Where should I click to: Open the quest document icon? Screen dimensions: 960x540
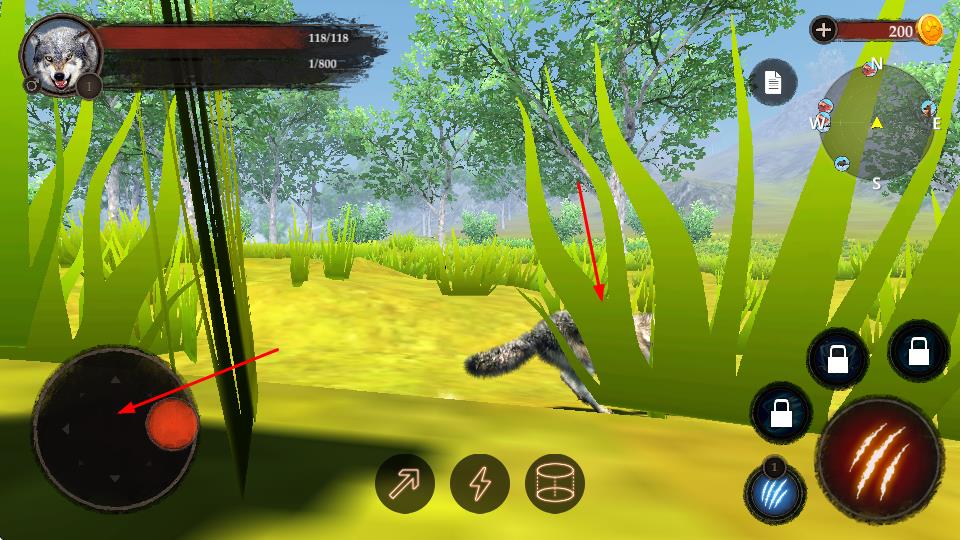coord(773,83)
